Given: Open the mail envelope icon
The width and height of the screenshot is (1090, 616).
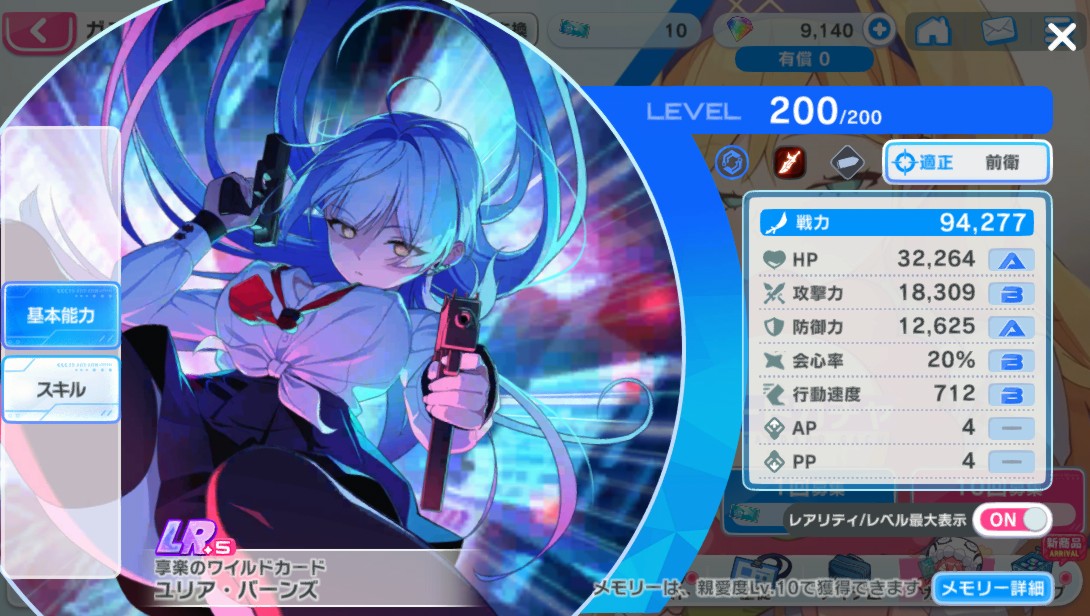Looking at the screenshot, I should click(x=998, y=31).
